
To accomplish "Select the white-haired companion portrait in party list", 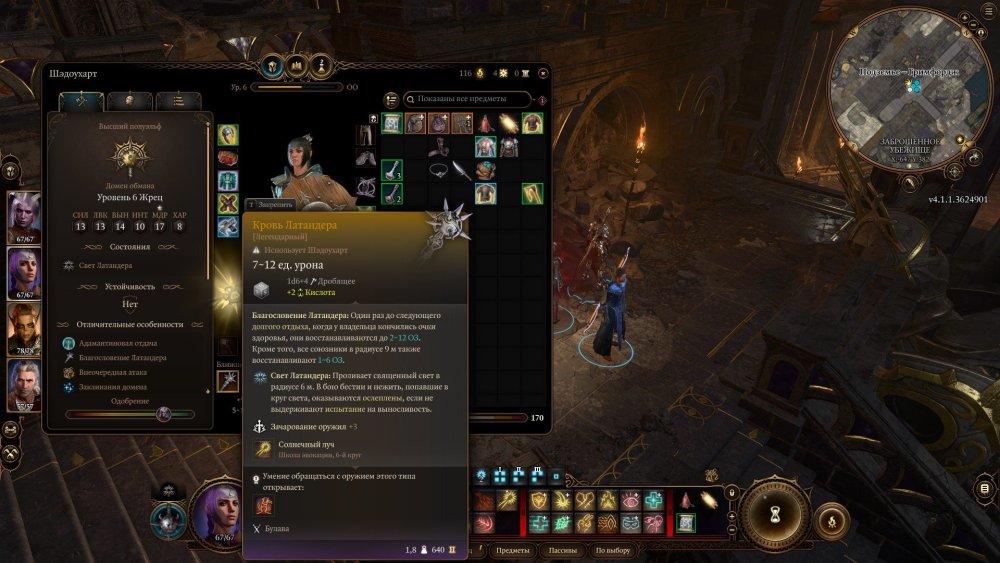I will pos(24,215).
